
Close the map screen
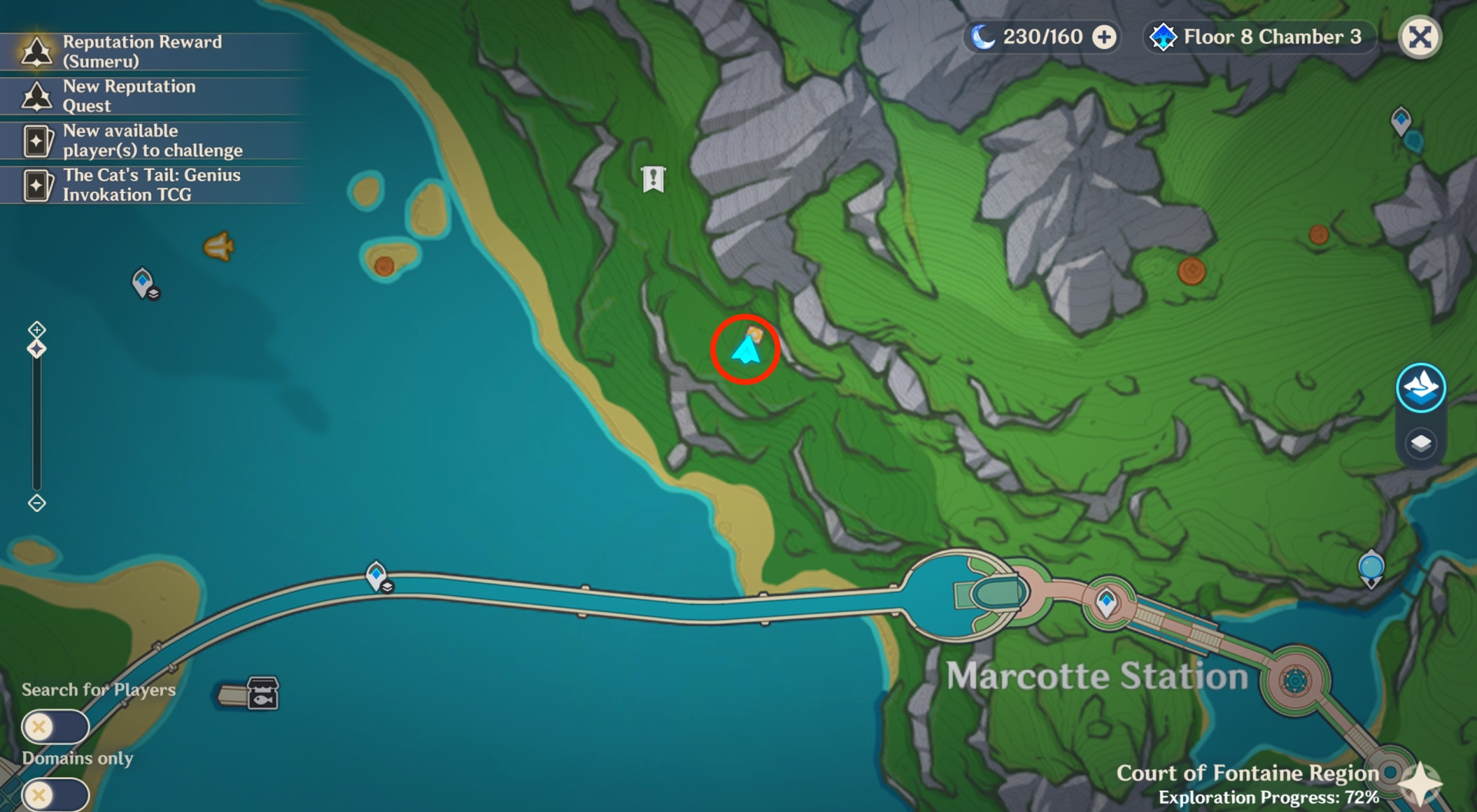tap(1419, 37)
